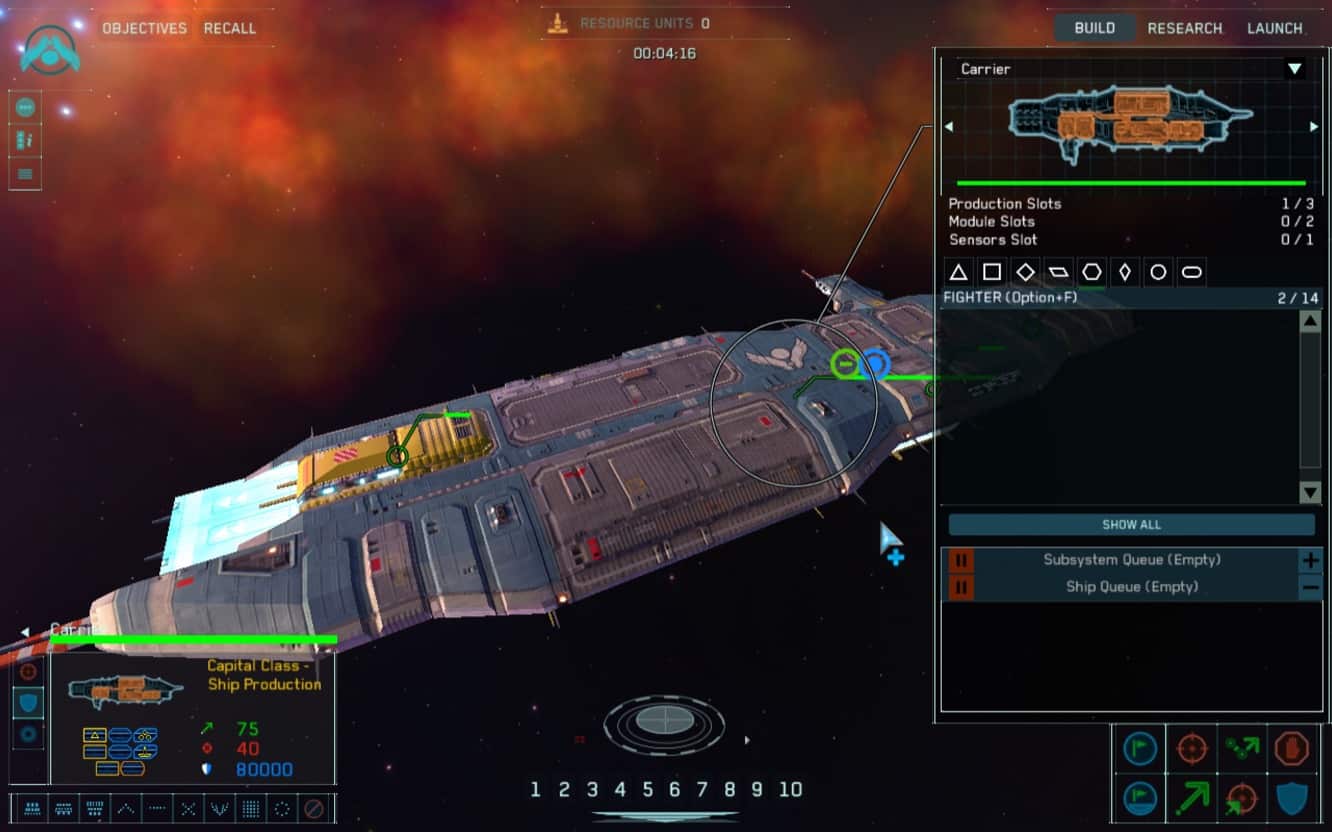Pause the Subsystem Queue

coord(960,560)
